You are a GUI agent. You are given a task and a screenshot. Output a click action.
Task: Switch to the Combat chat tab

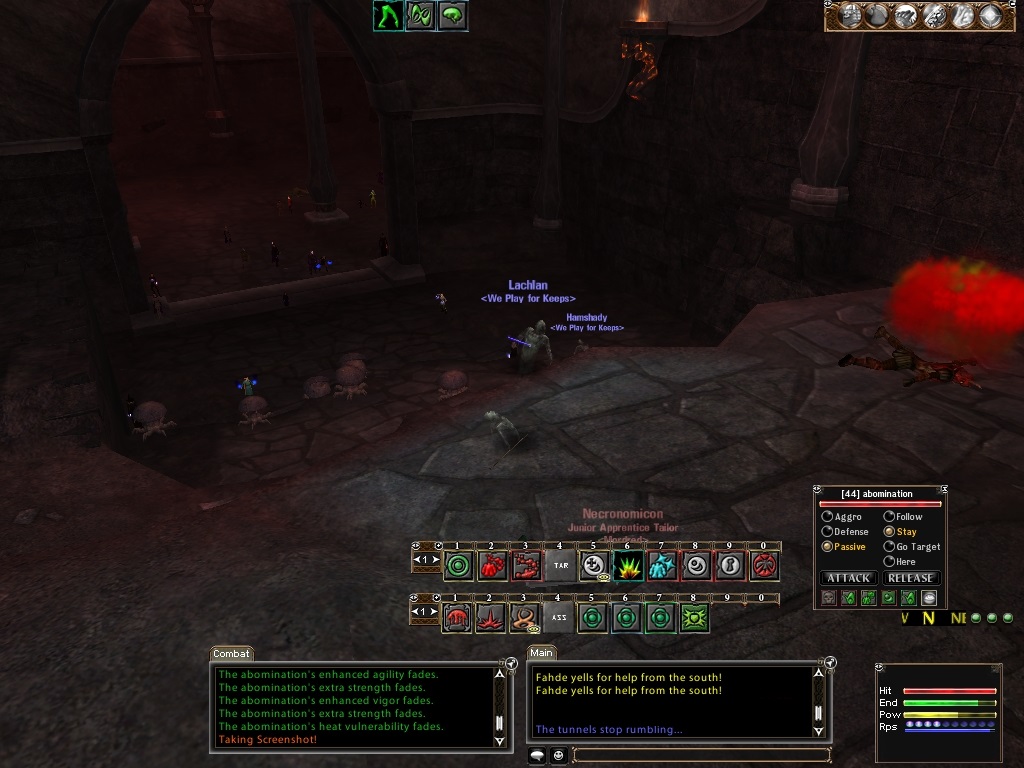[x=231, y=653]
